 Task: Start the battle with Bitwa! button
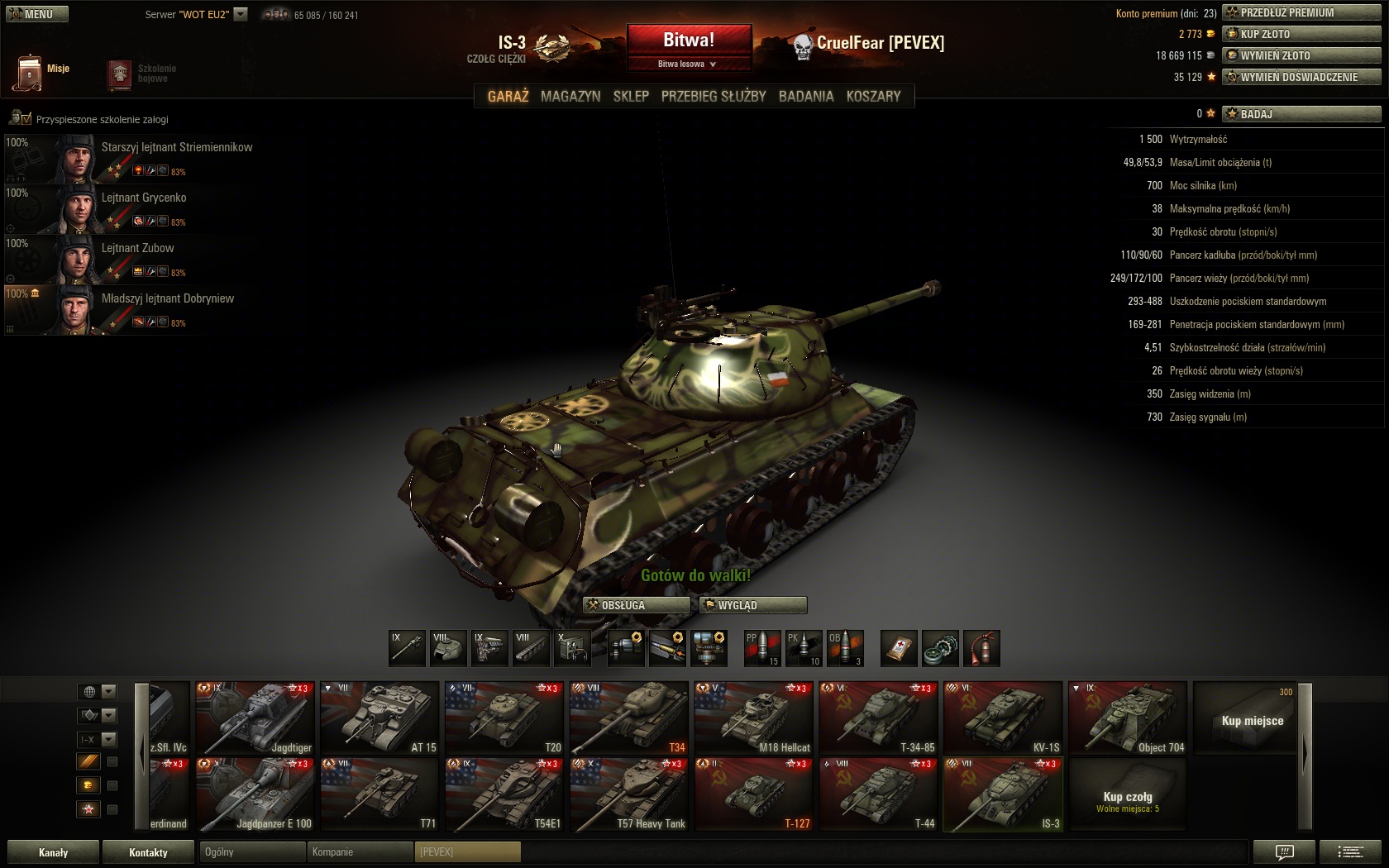(689, 41)
